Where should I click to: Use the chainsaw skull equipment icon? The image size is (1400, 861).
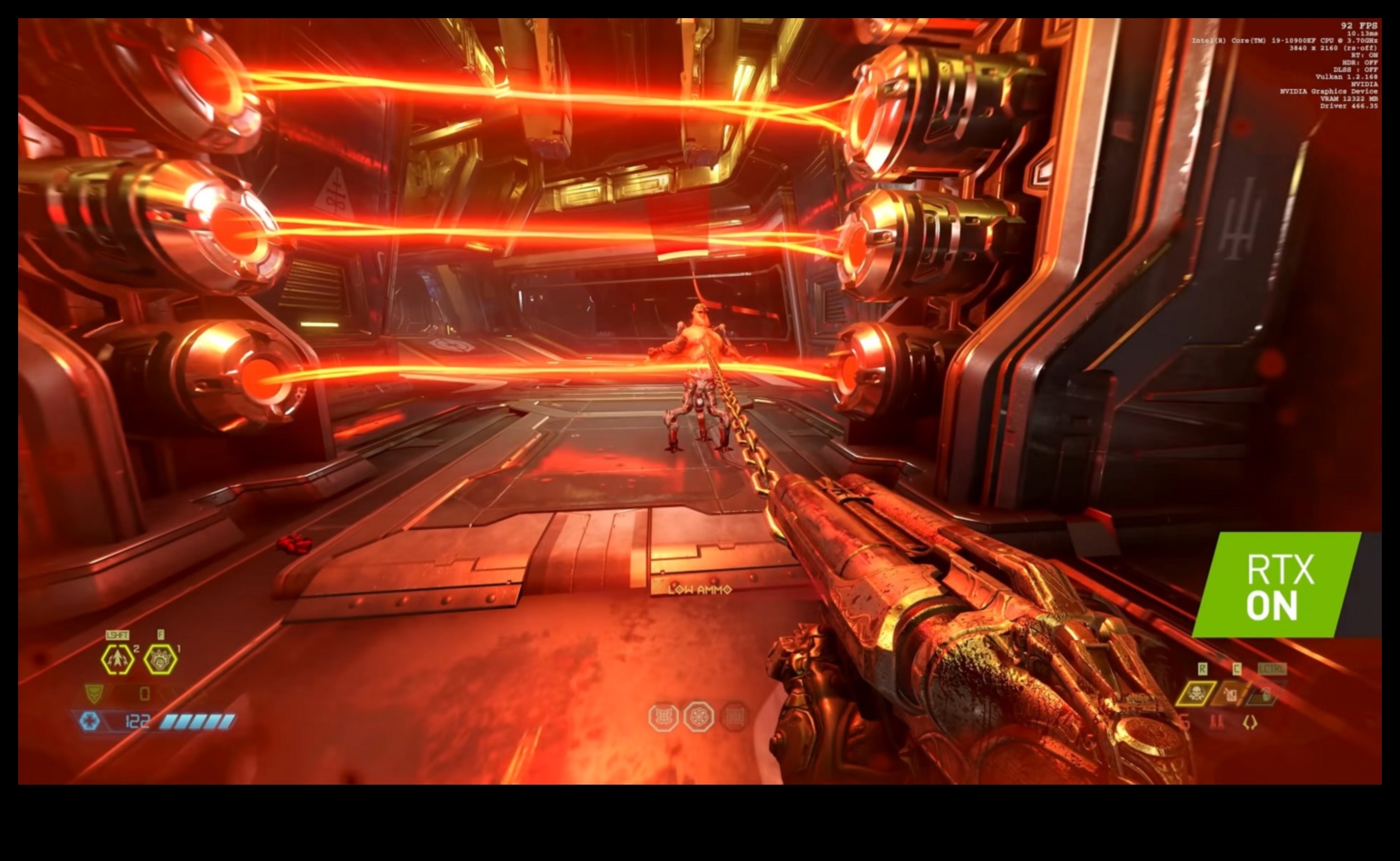tap(1196, 695)
